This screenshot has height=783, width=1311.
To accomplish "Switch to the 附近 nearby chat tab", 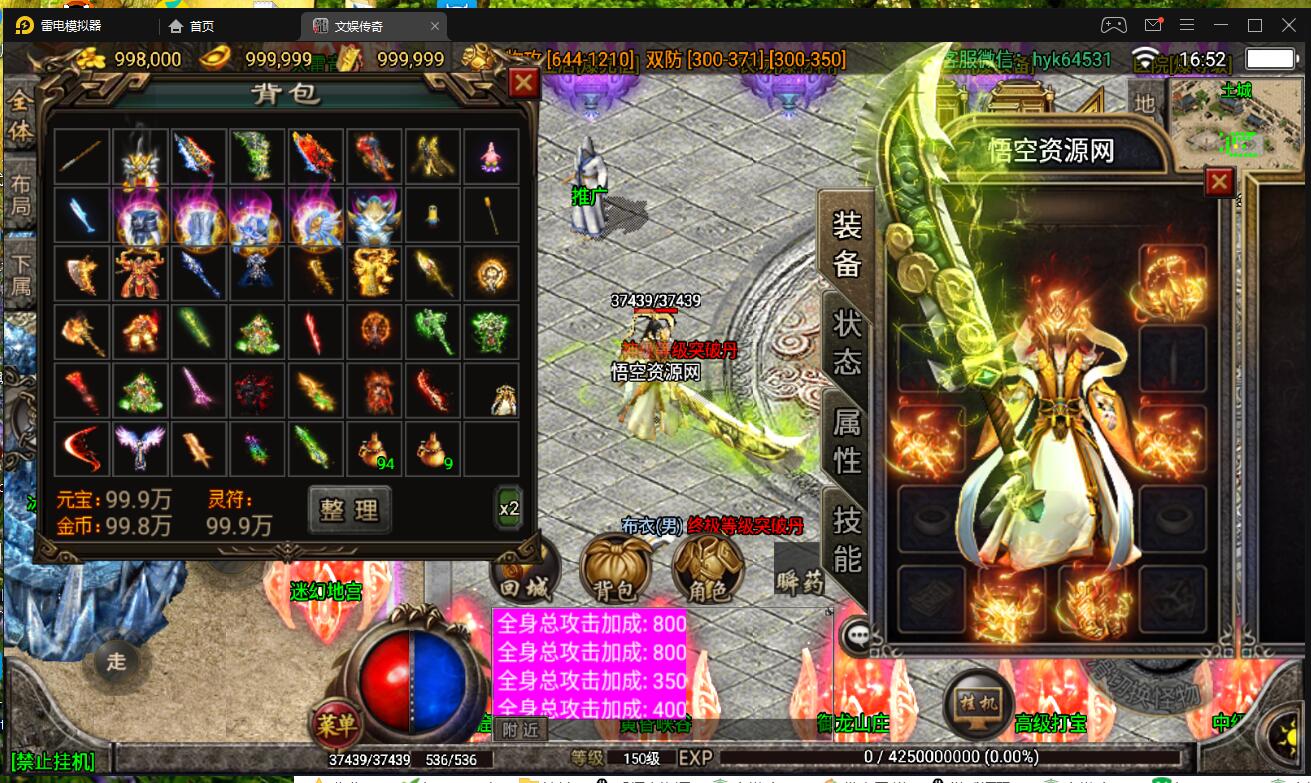I will point(519,730).
